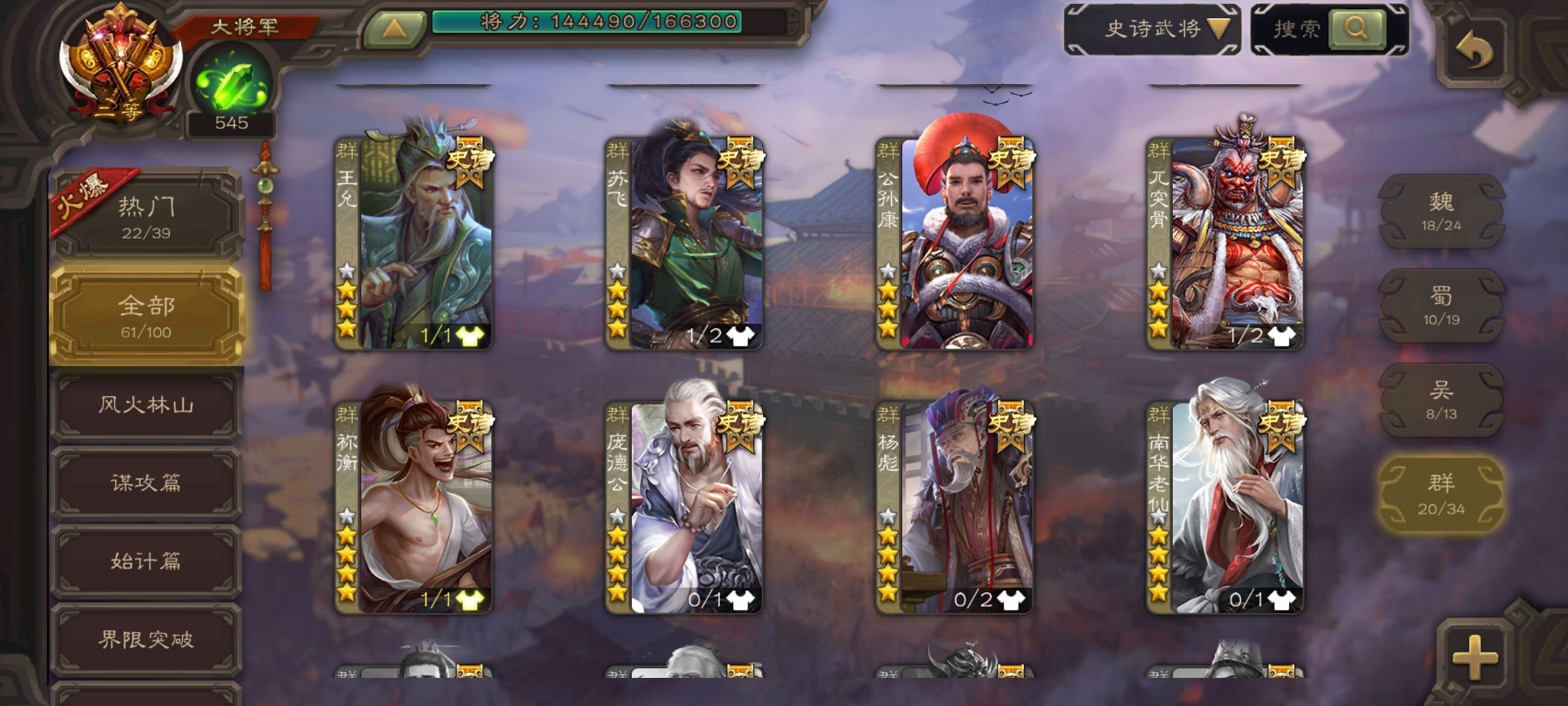This screenshot has width=1568, height=706.
Task: Open the 兀突骨 general card
Action: pyautogui.click(x=1226, y=242)
